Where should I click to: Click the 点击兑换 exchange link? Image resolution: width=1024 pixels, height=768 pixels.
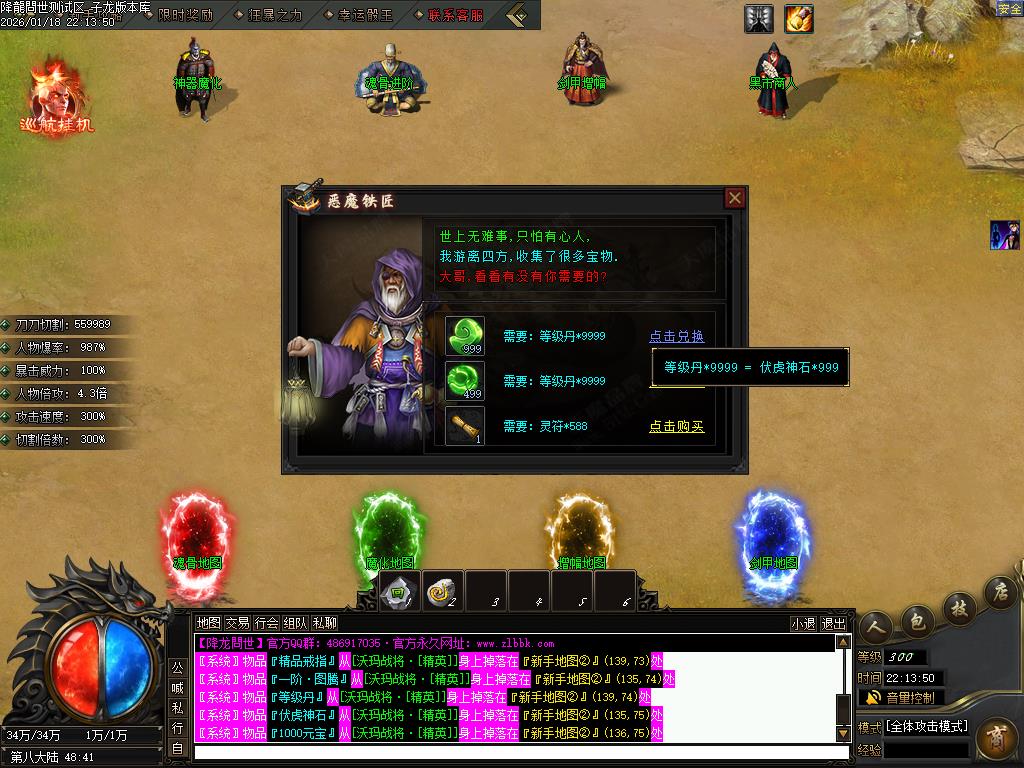(x=676, y=337)
